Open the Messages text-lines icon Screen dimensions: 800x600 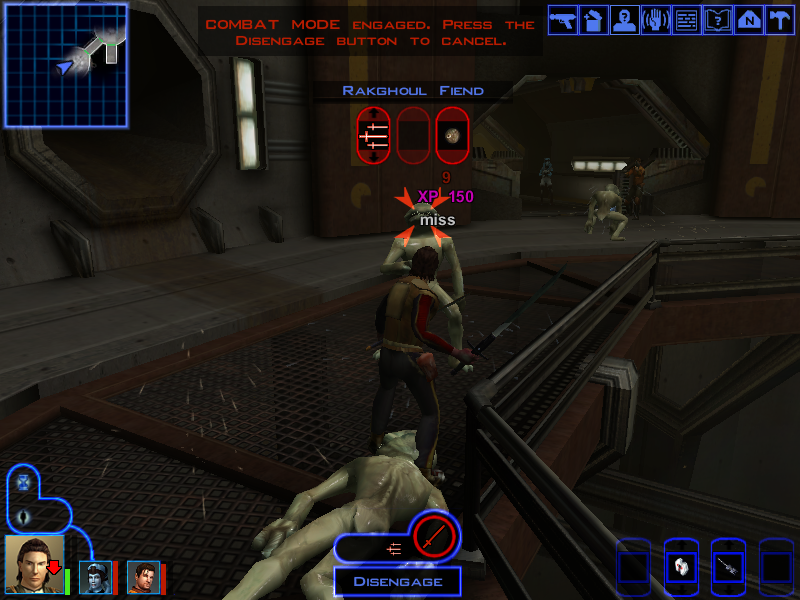(x=687, y=20)
